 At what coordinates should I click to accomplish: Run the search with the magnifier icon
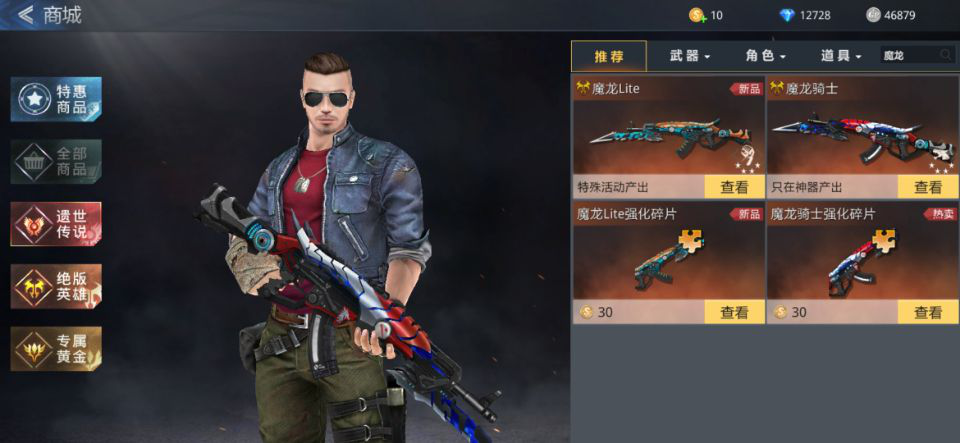pyautogui.click(x=945, y=55)
